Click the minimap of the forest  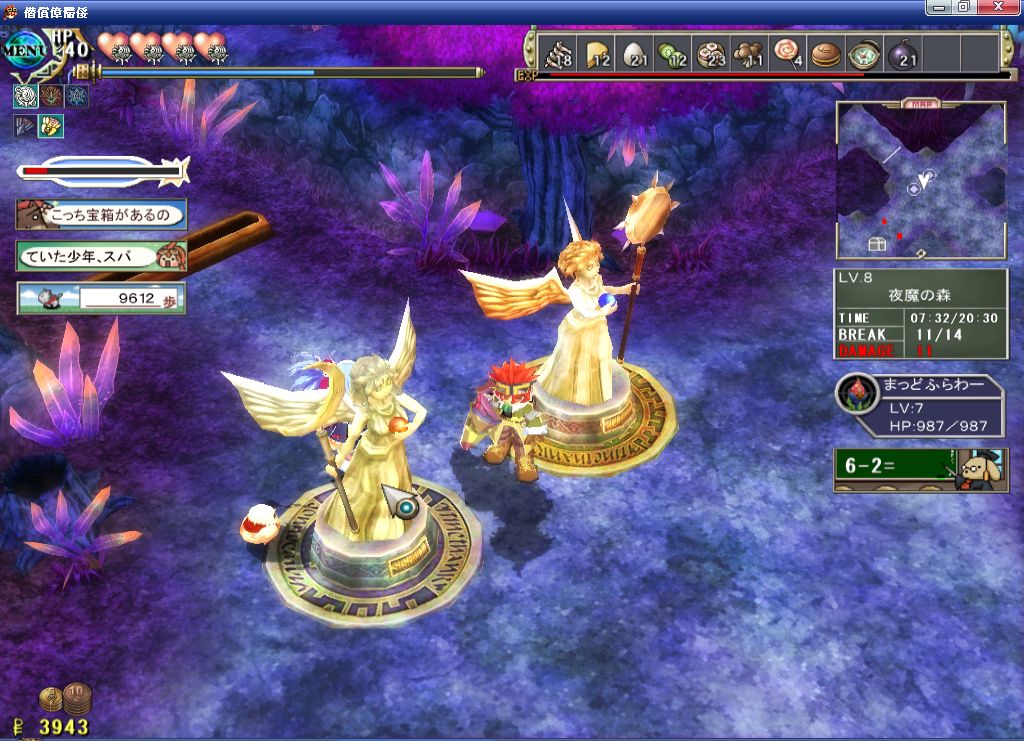tap(921, 180)
